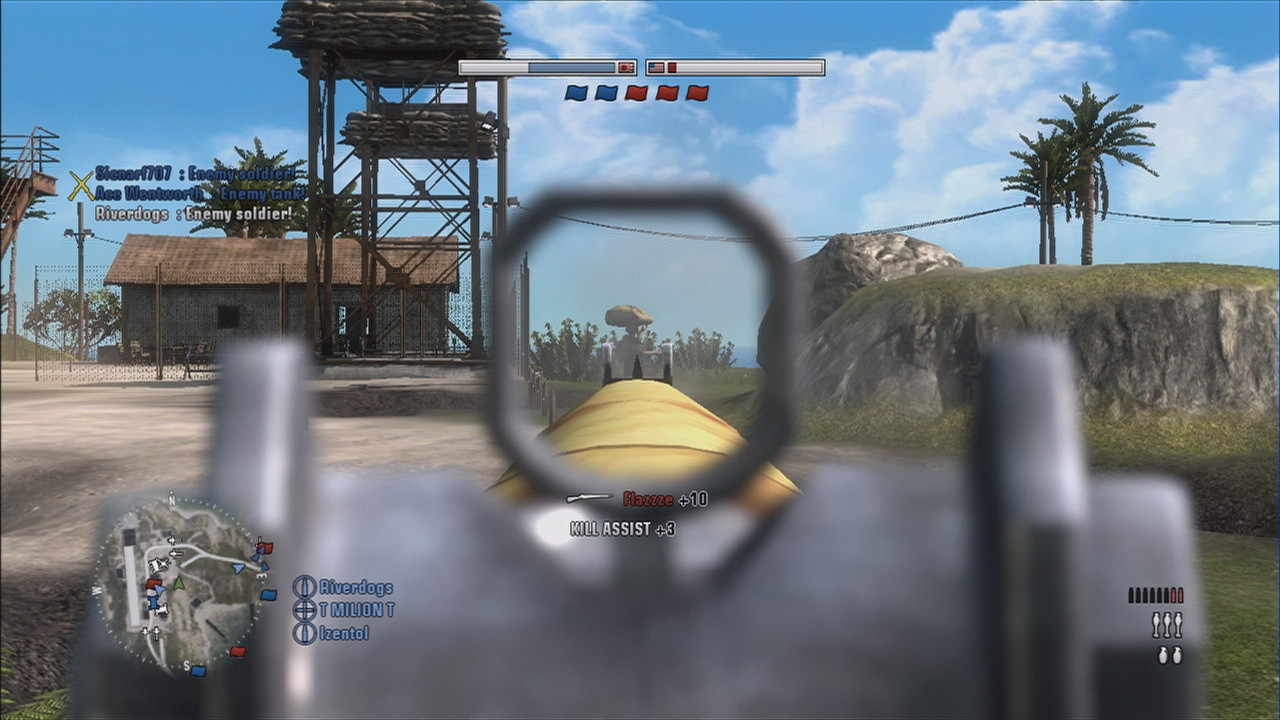Select the blue flag marker east on the minimap
This screenshot has height=720, width=1280.
[266, 594]
